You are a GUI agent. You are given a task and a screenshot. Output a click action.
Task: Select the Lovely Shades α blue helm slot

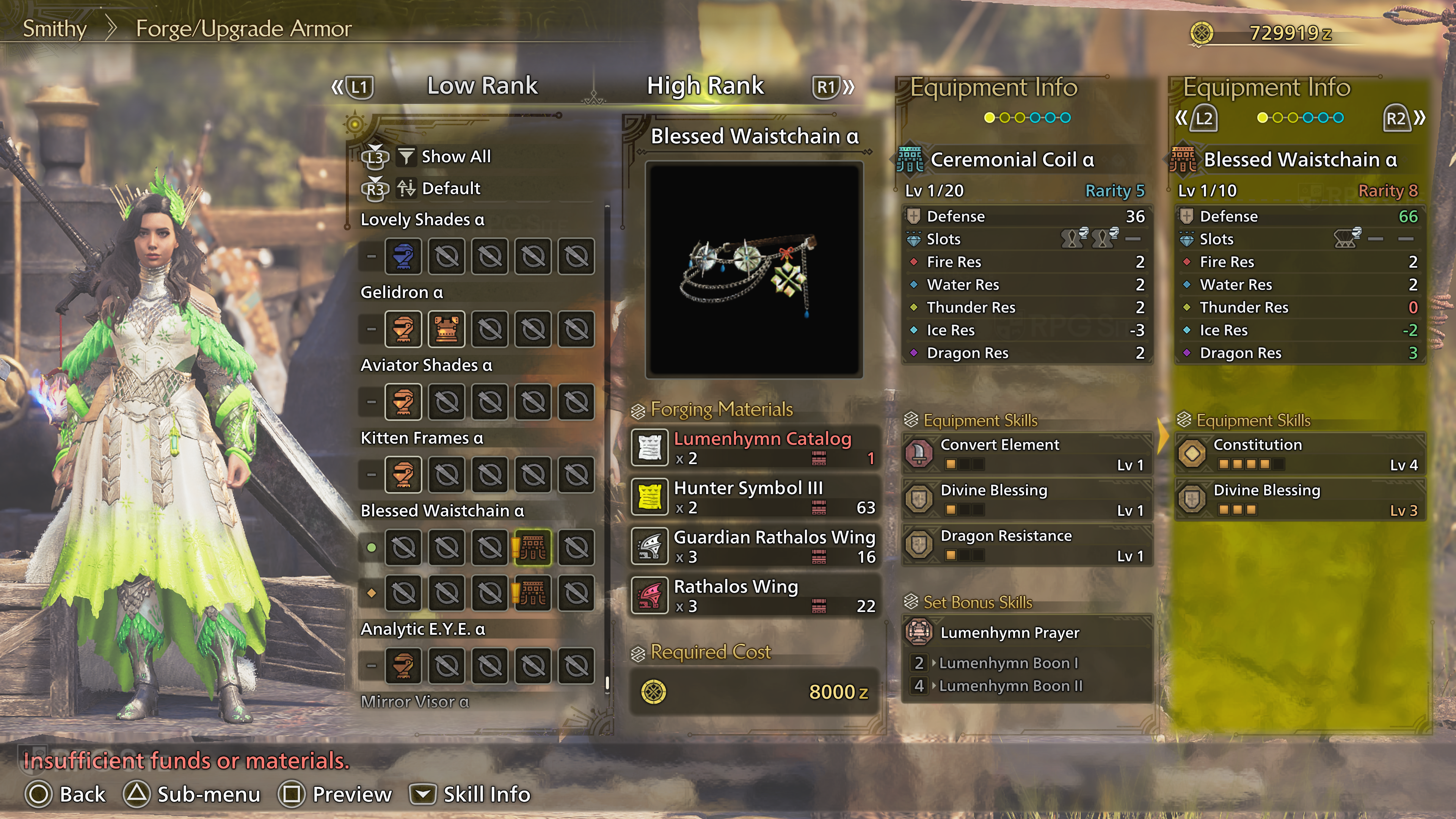pos(403,257)
